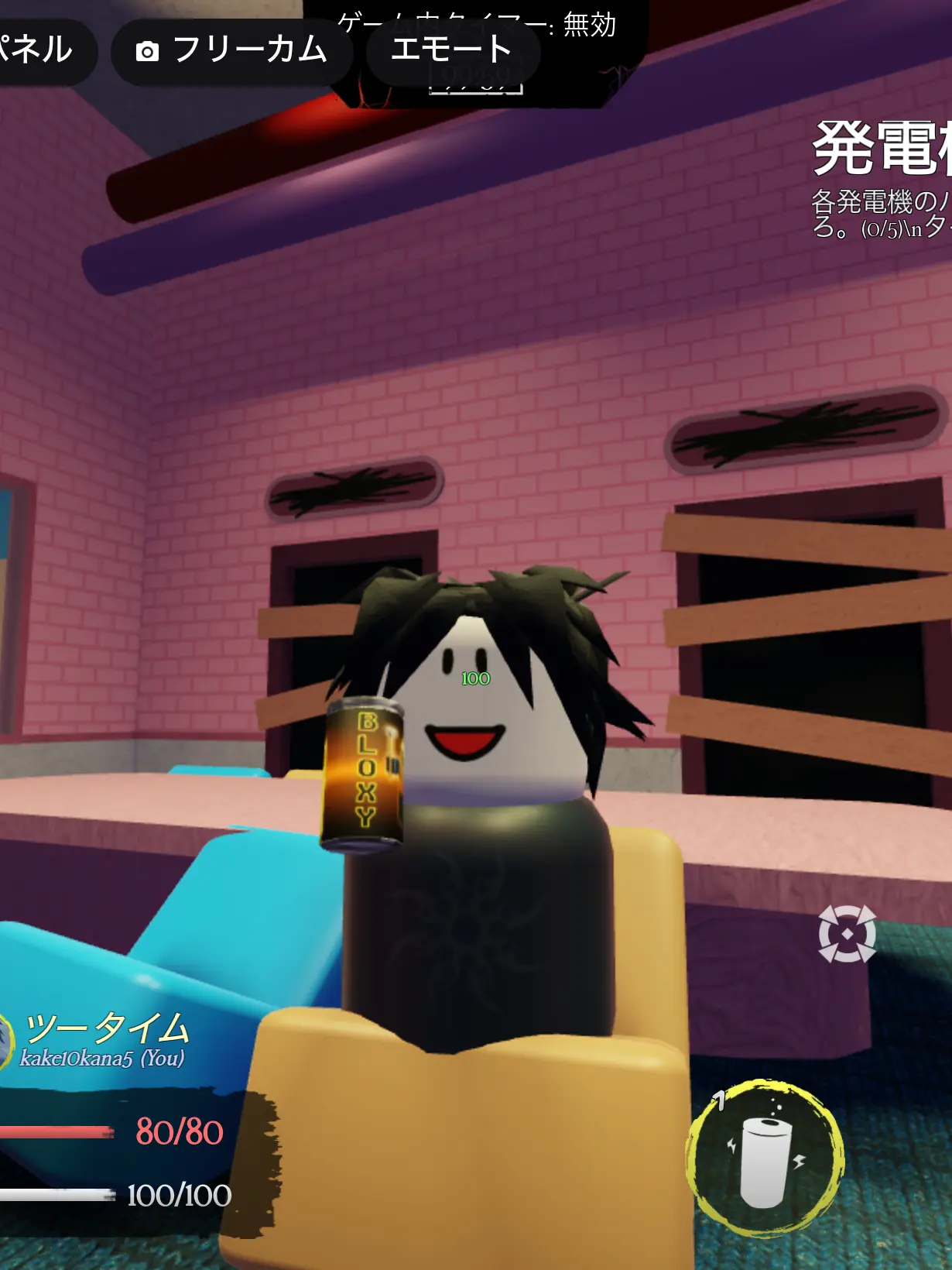Activate the フリーカム camera button
952x1270 pixels.
[x=232, y=51]
